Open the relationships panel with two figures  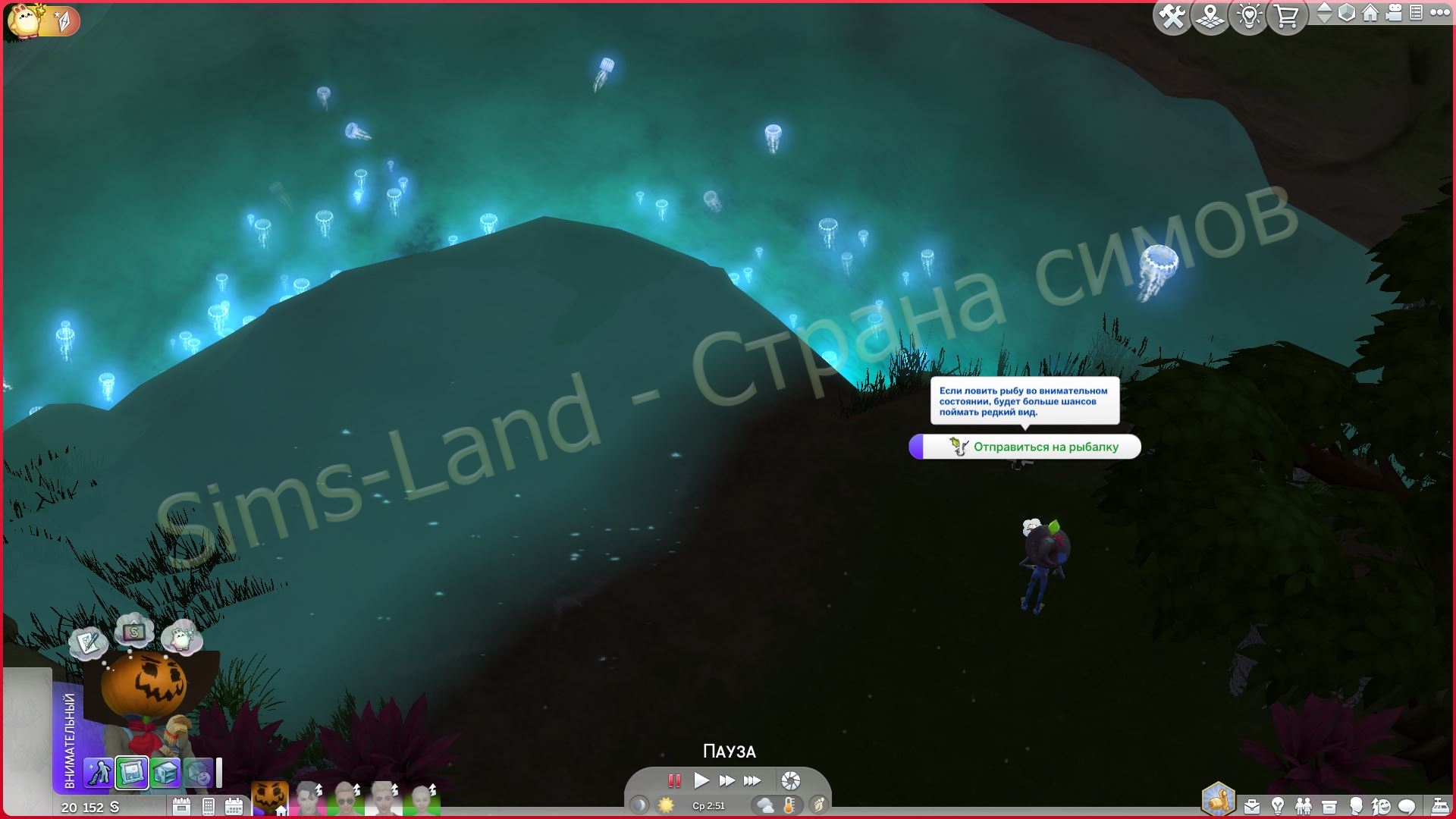[x=1304, y=806]
